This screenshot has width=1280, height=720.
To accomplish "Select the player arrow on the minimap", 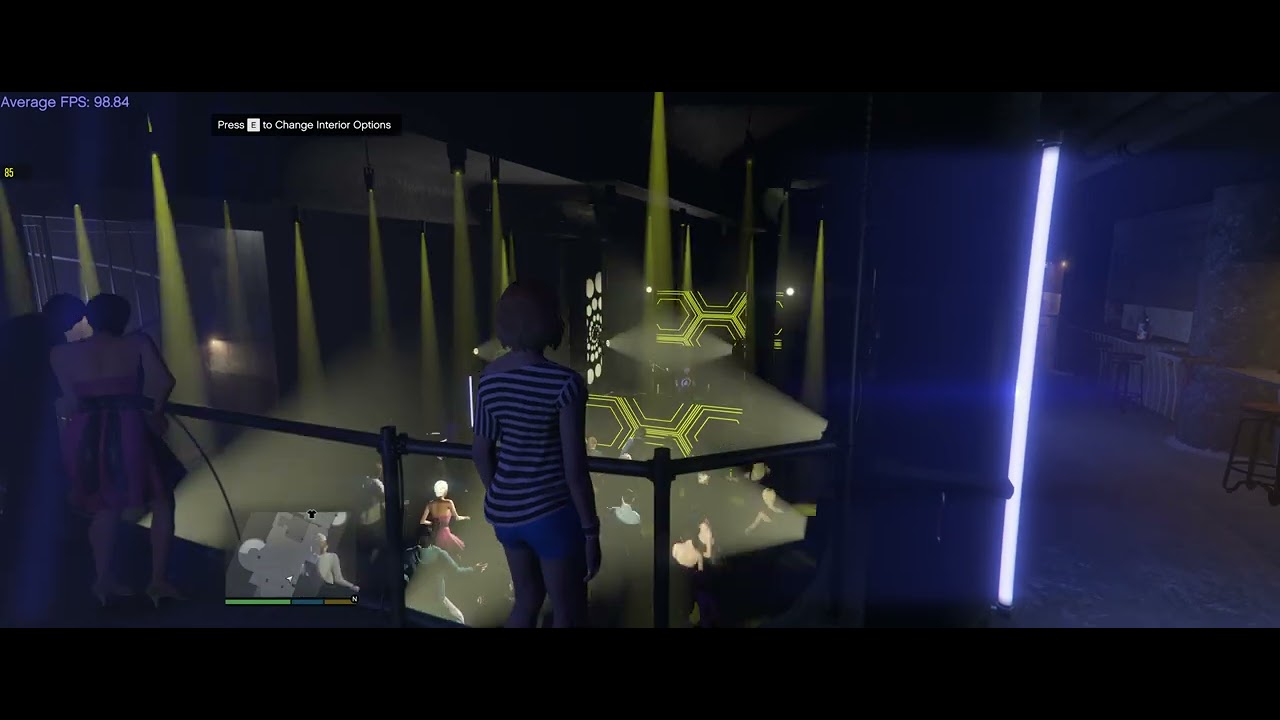I will tap(289, 578).
